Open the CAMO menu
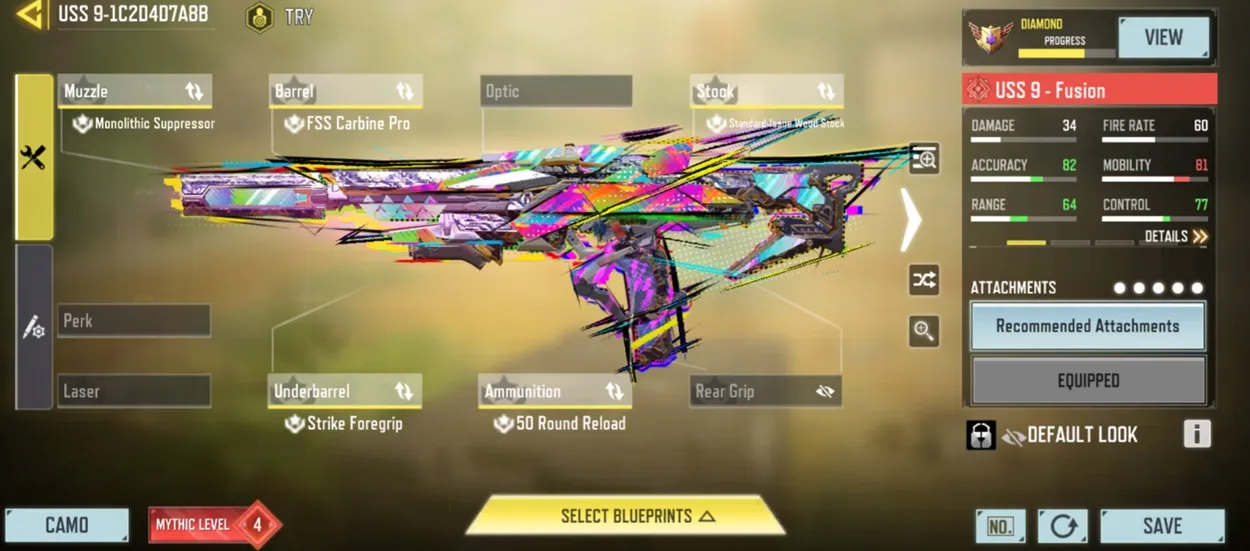This screenshot has width=1250, height=551. (x=67, y=525)
